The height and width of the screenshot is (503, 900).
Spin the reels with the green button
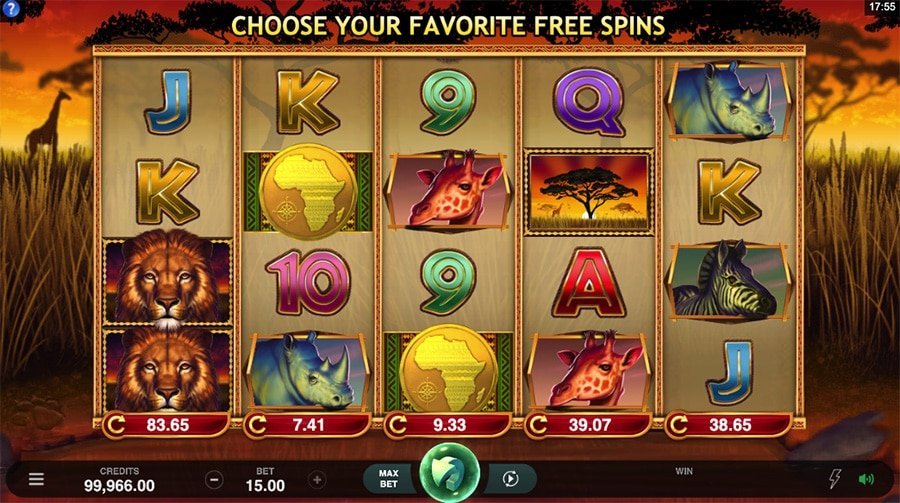(x=450, y=476)
